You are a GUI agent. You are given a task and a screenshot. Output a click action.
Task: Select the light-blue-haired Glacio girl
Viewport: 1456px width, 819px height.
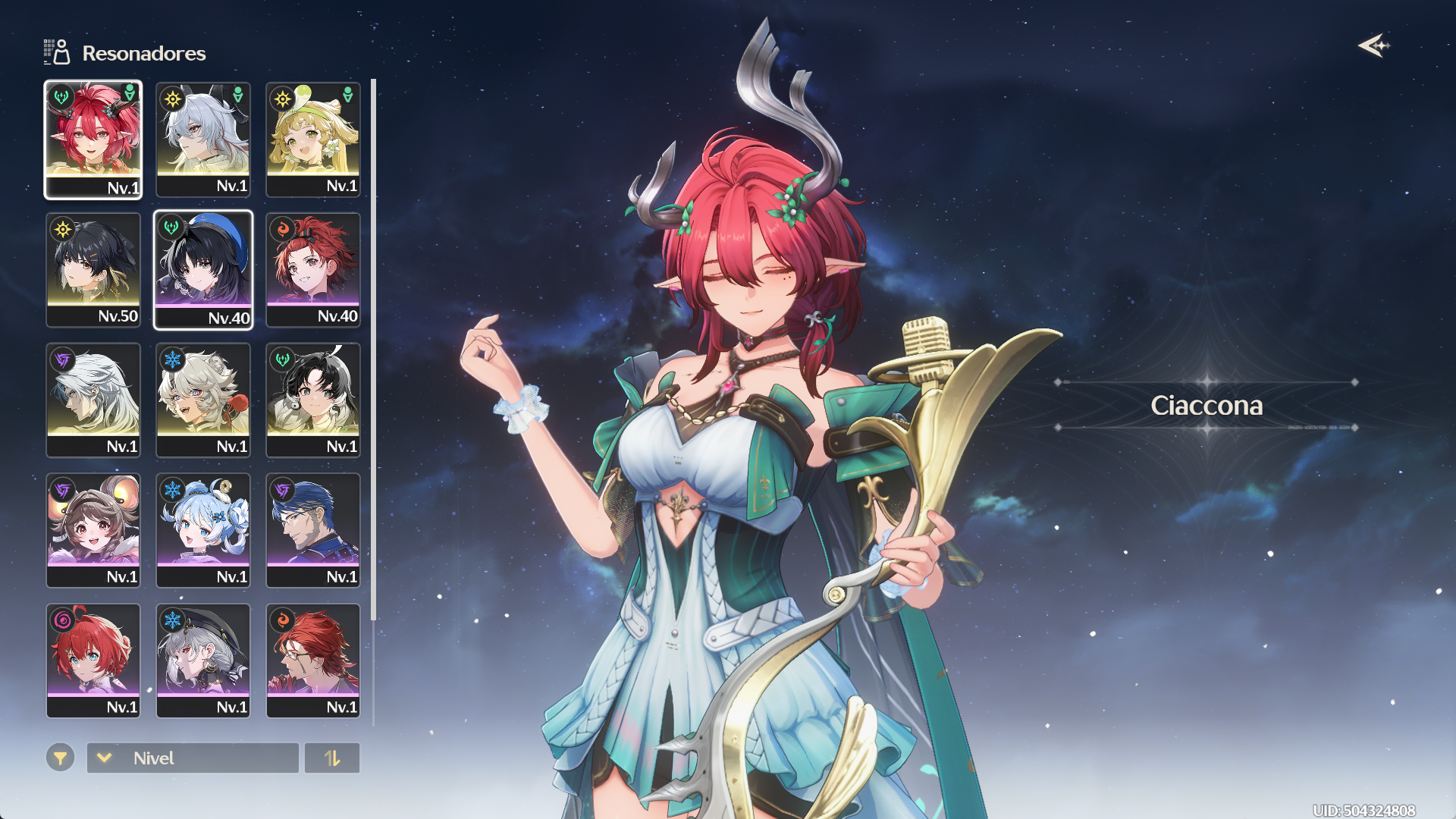pyautogui.click(x=203, y=531)
